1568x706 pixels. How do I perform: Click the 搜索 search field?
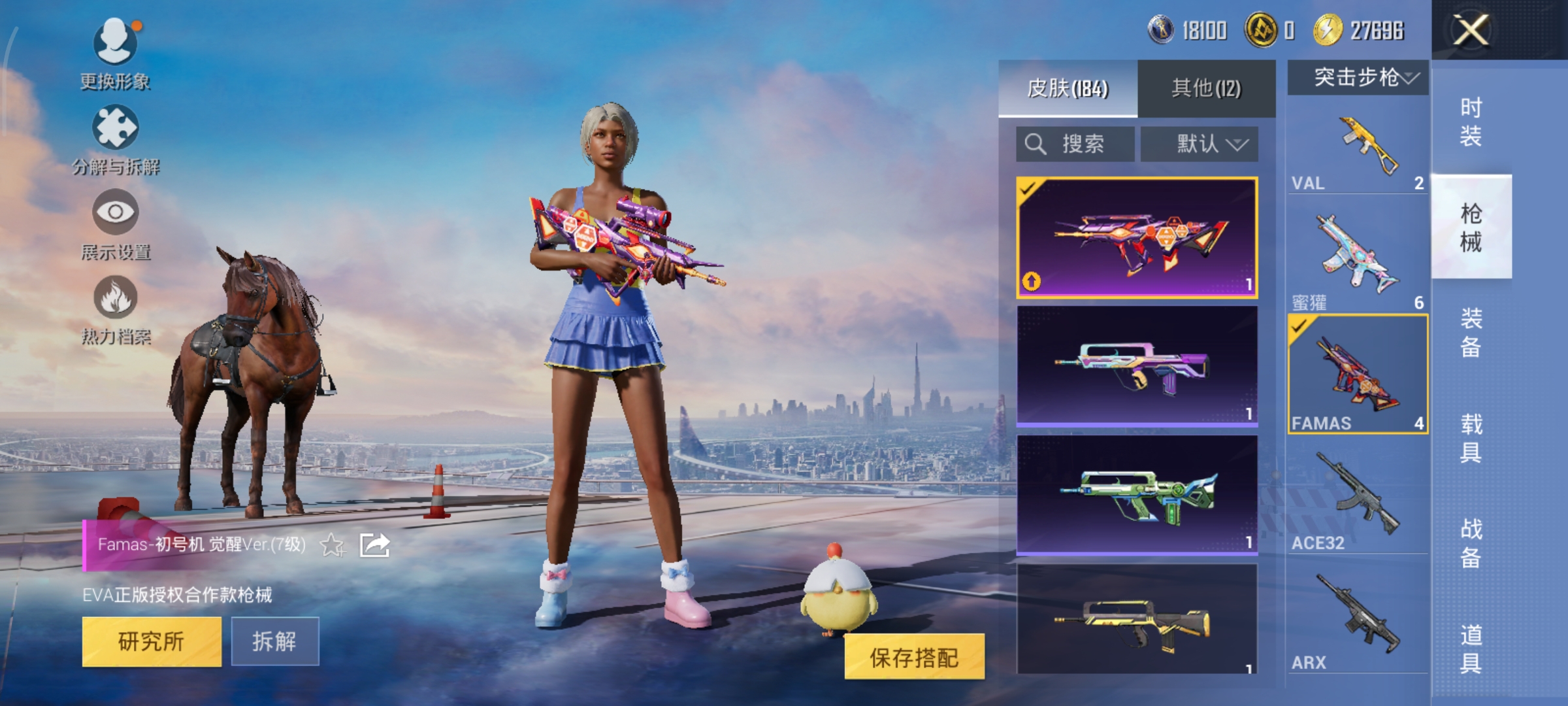pyautogui.click(x=1075, y=144)
